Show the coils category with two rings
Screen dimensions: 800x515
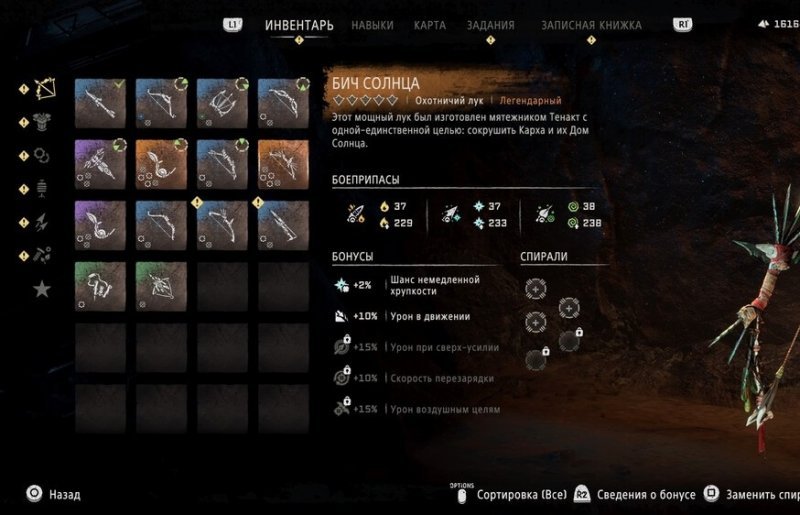tap(43, 155)
